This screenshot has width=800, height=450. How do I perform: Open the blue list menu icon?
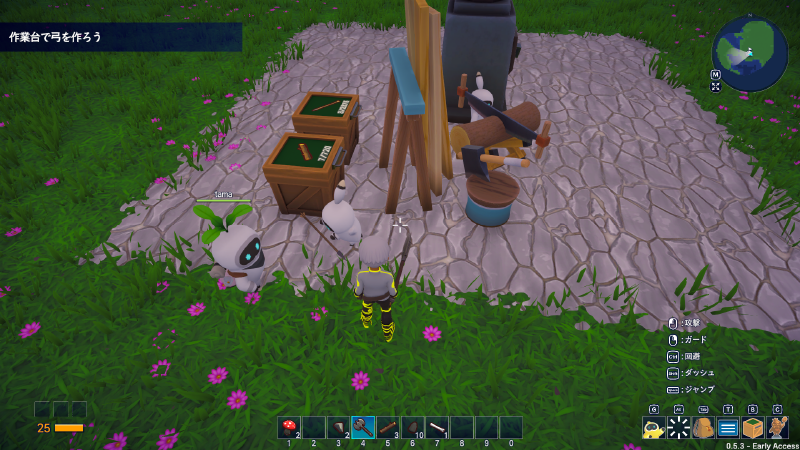[728, 428]
